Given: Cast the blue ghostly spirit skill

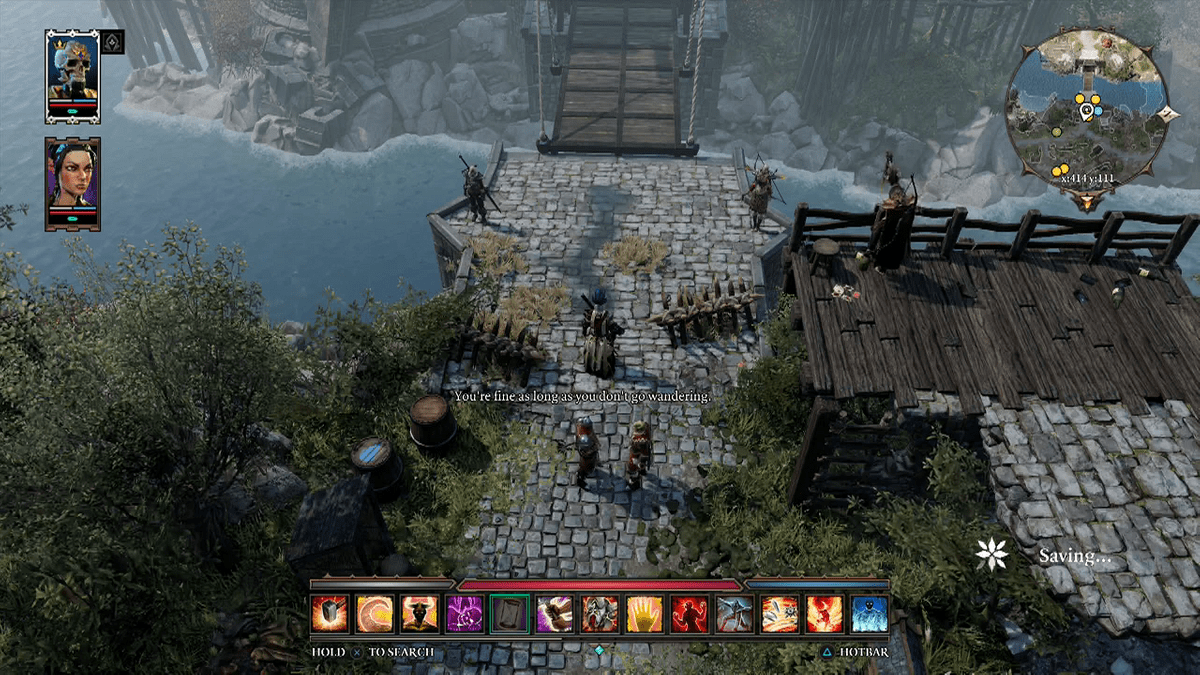Looking at the screenshot, I should 870,613.
